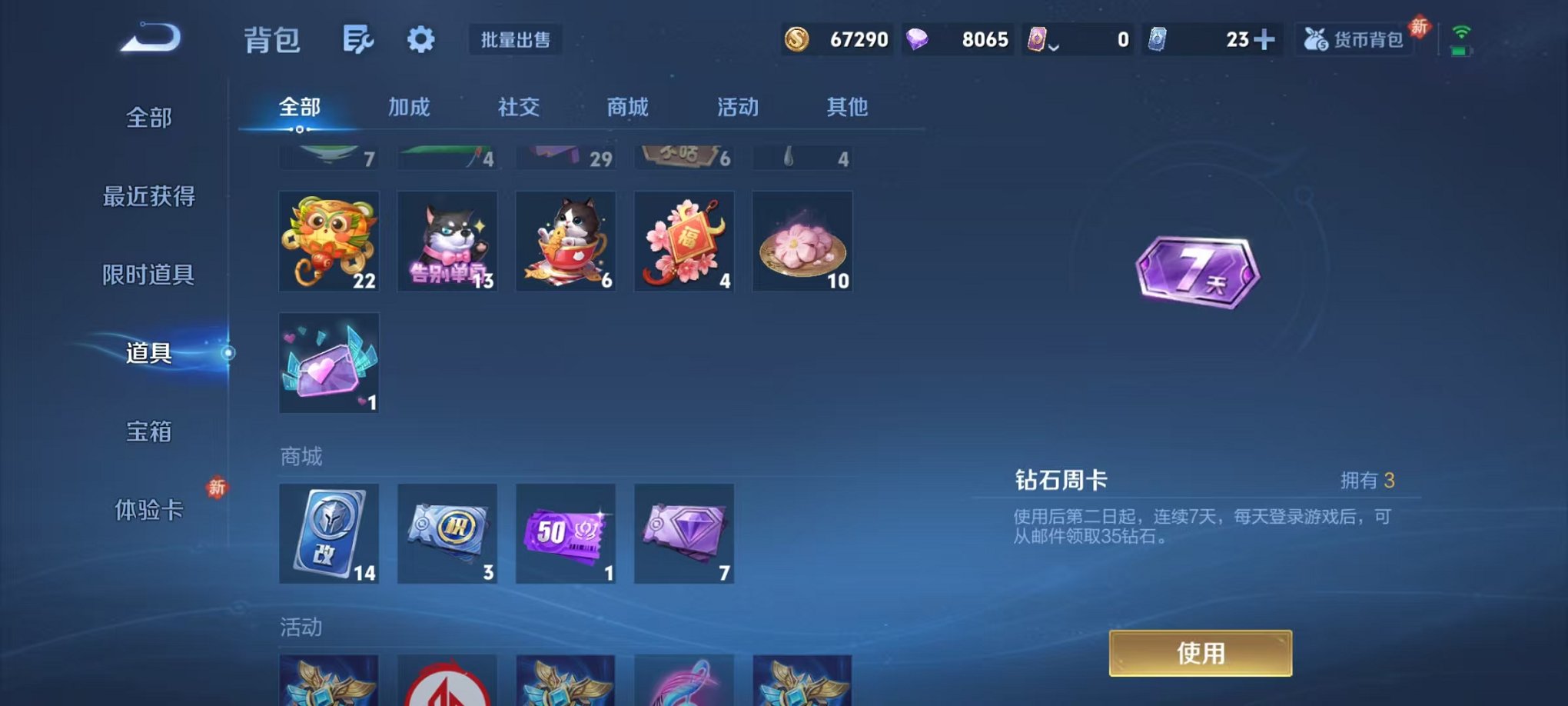Open the 限时道具 sidebar section
The height and width of the screenshot is (706, 1568).
click(148, 275)
